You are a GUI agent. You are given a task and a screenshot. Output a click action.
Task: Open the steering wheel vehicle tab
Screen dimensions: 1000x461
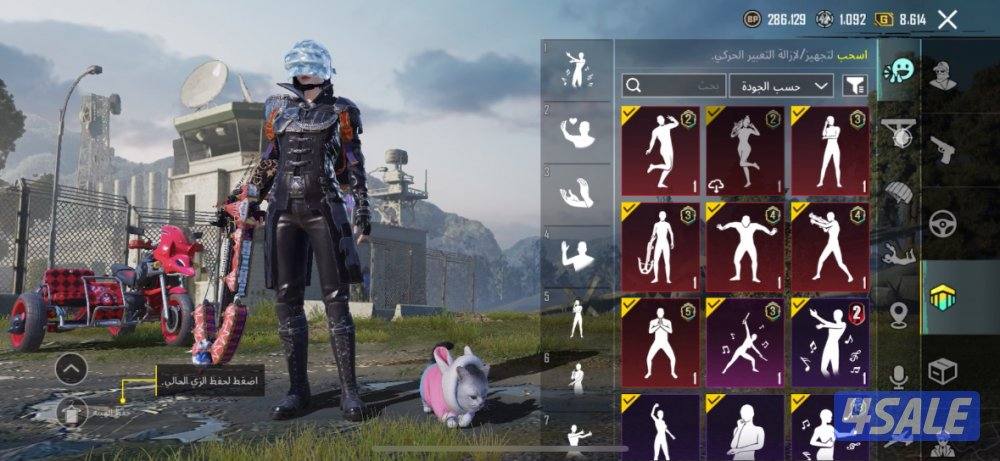coord(942,224)
